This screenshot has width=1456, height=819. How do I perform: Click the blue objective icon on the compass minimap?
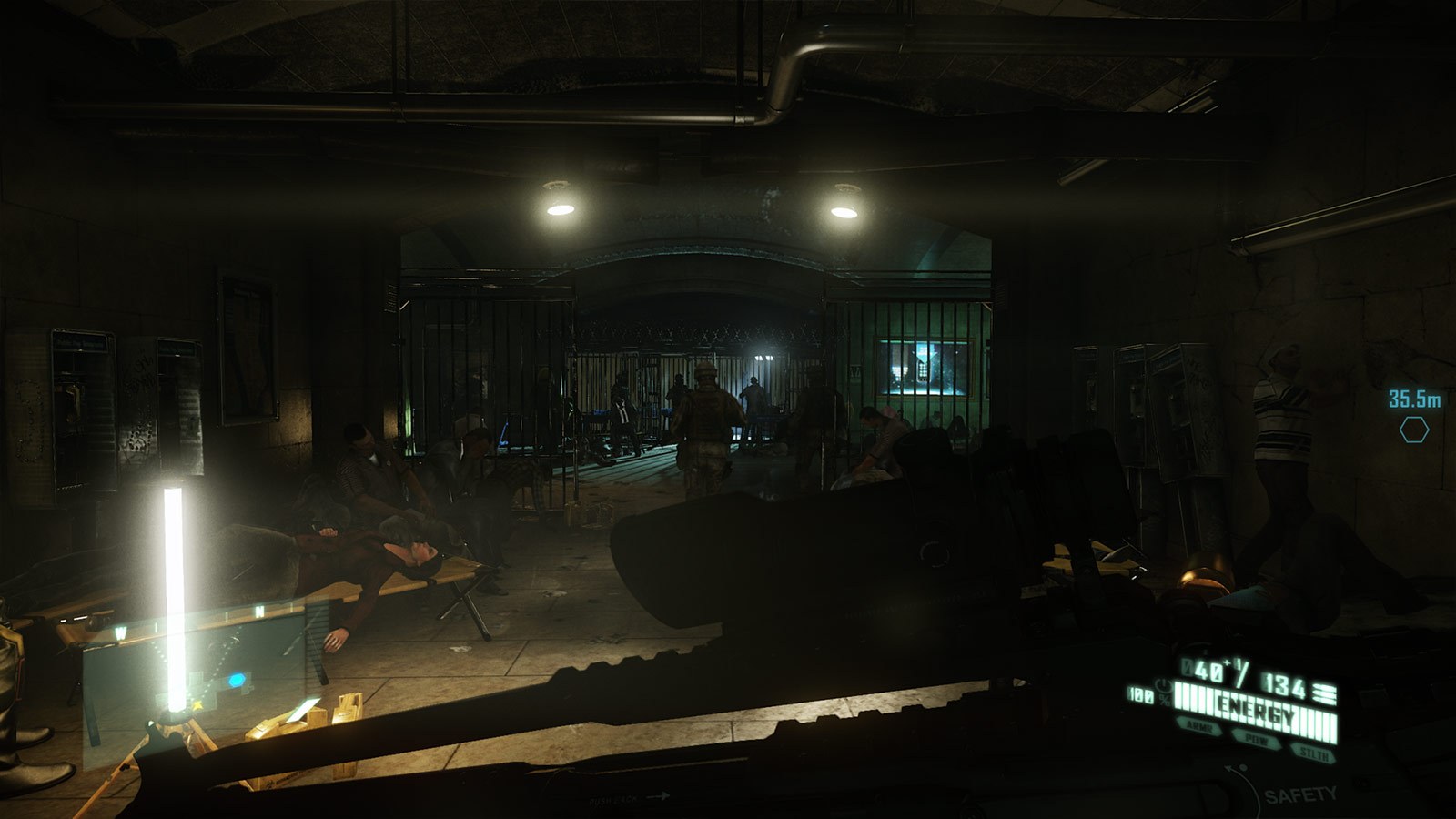[x=238, y=680]
